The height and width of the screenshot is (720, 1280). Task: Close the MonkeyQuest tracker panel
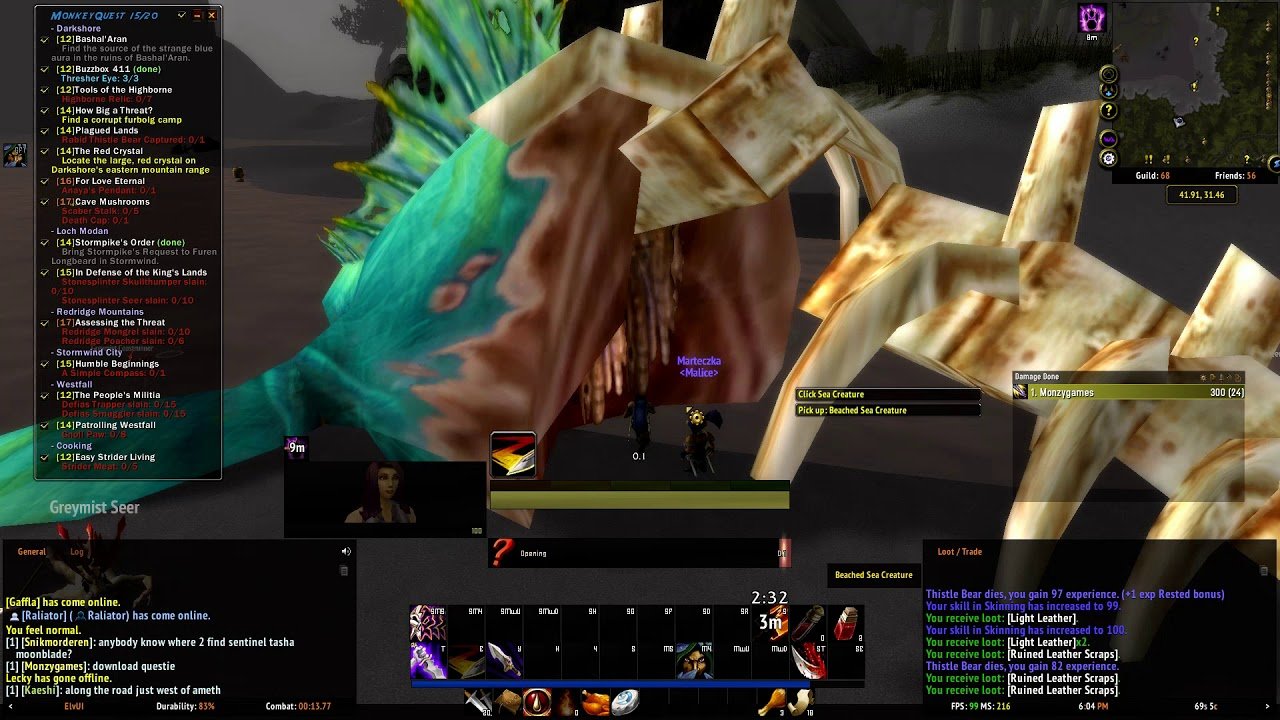pyautogui.click(x=212, y=15)
